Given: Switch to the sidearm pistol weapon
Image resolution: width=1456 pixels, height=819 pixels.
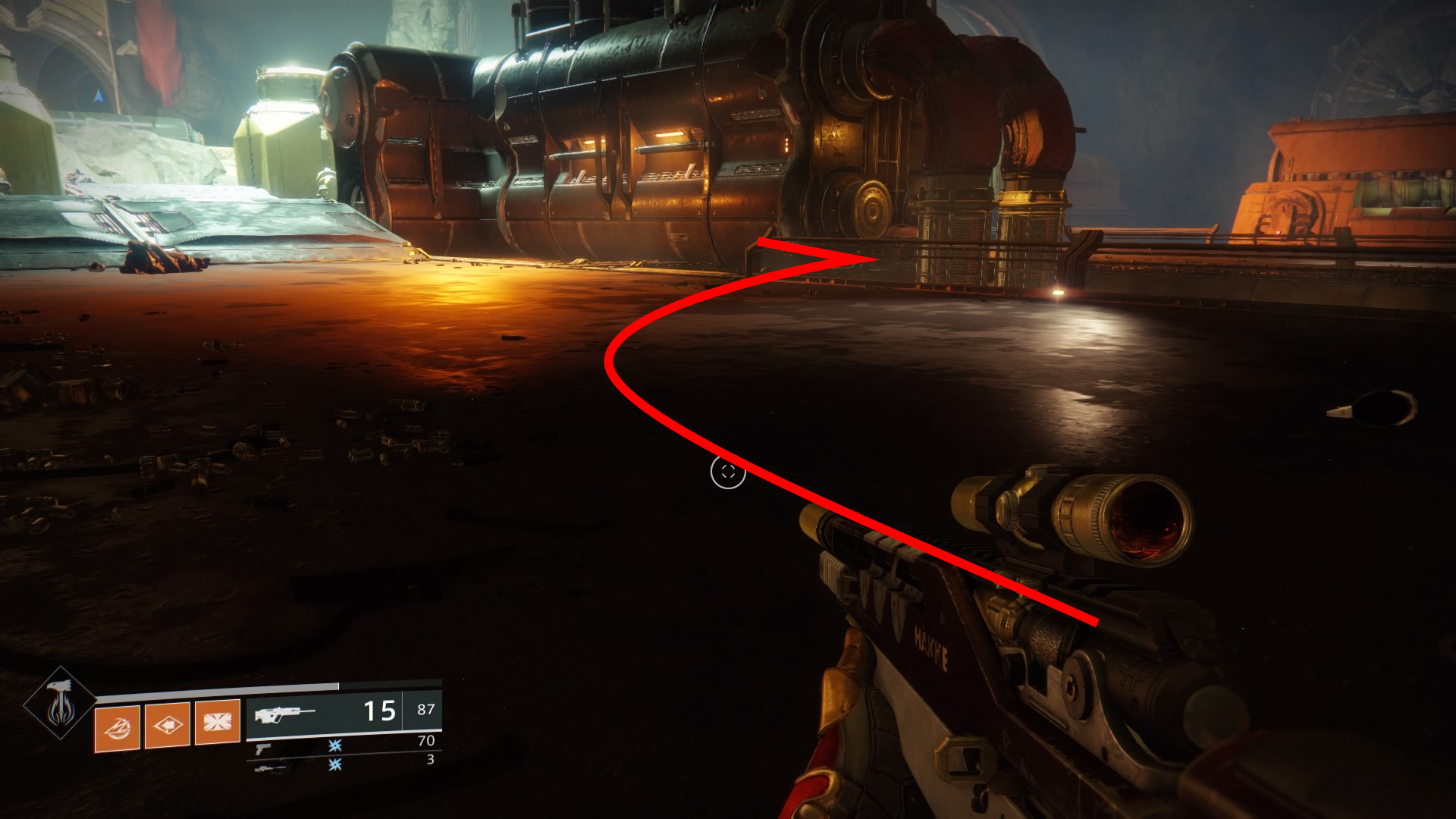Looking at the screenshot, I should click(262, 748).
